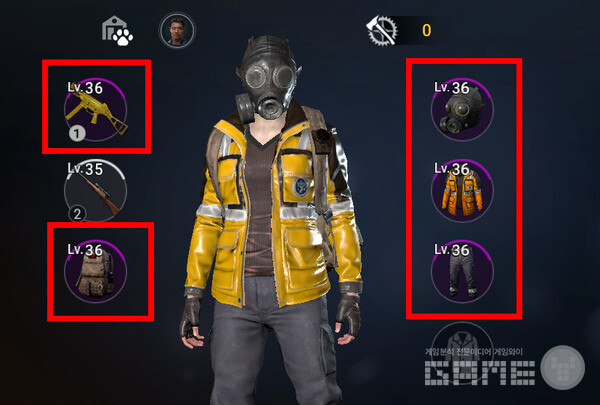This screenshot has width=600, height=405.
Task: Select the gas mask headgear slot
Action: 462,107
